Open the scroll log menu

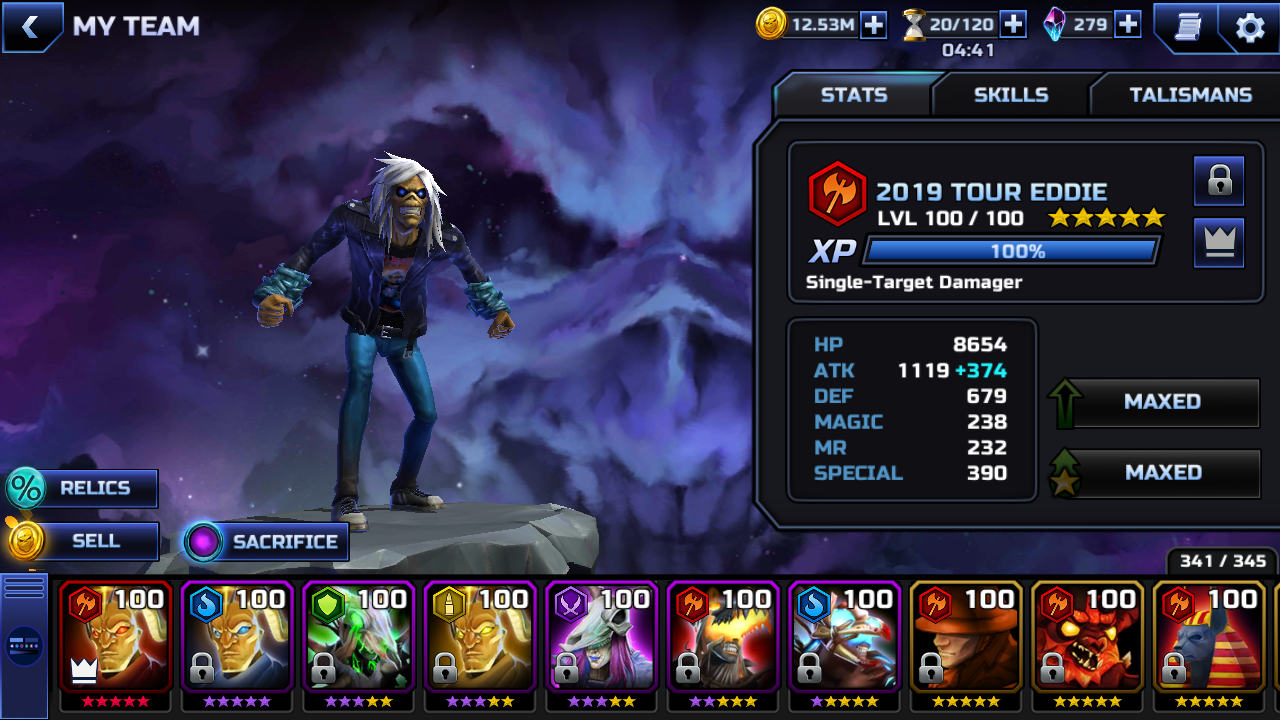coord(1186,27)
